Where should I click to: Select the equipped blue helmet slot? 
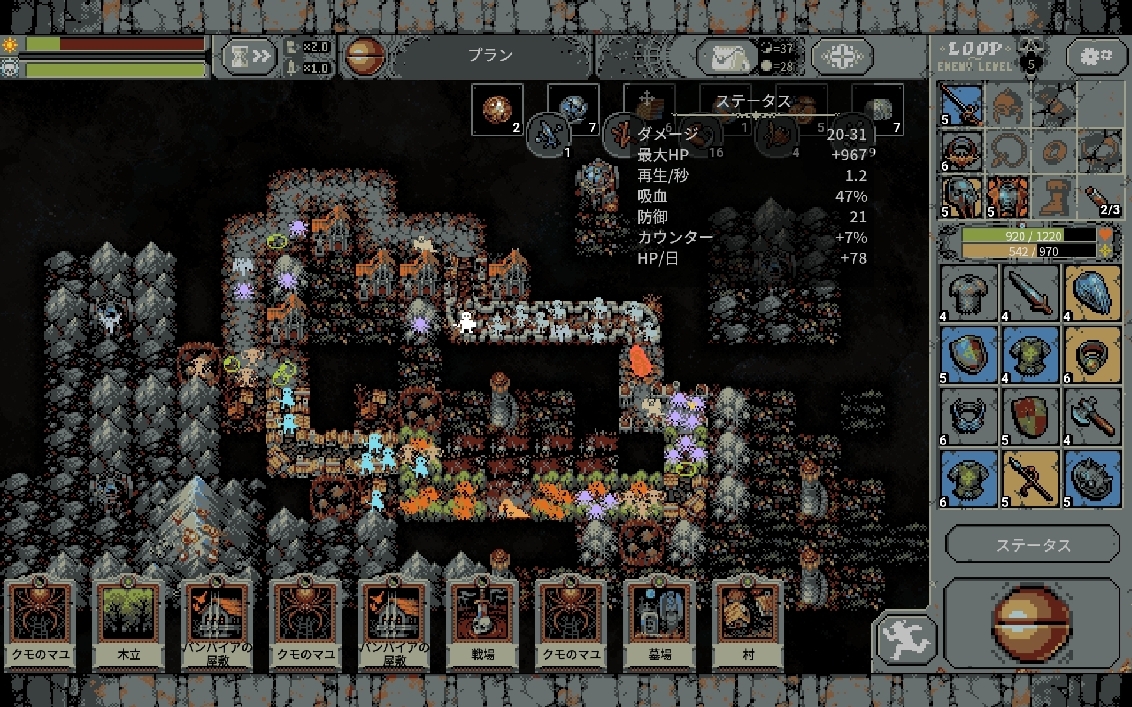pos(962,196)
